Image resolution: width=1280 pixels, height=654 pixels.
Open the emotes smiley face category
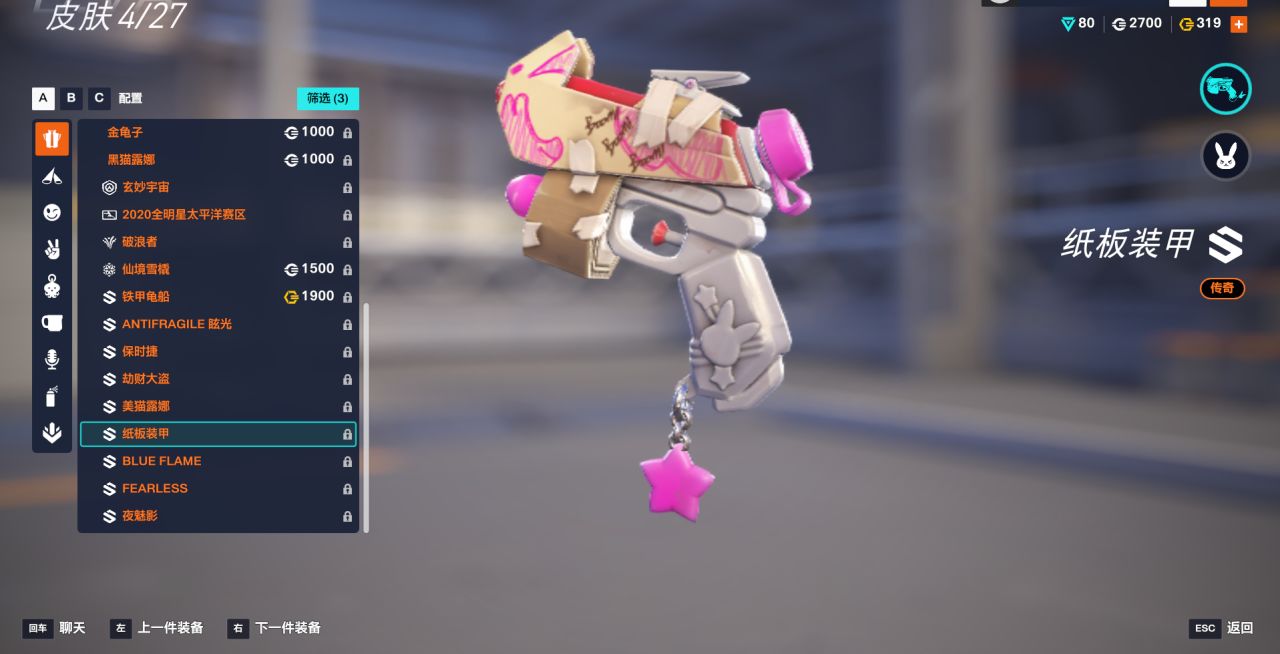pos(52,212)
